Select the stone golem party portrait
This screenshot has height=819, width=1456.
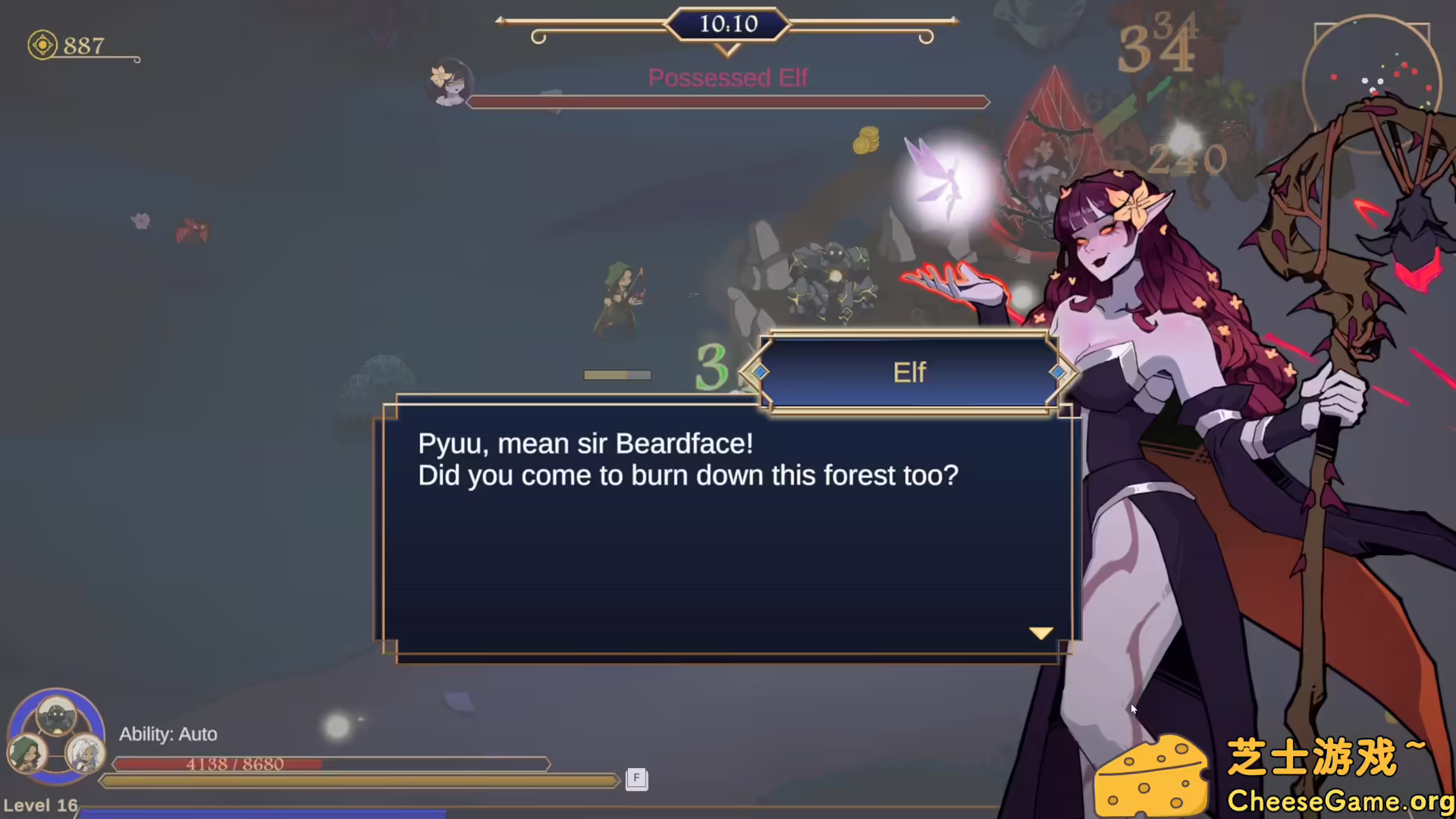pyautogui.click(x=56, y=715)
